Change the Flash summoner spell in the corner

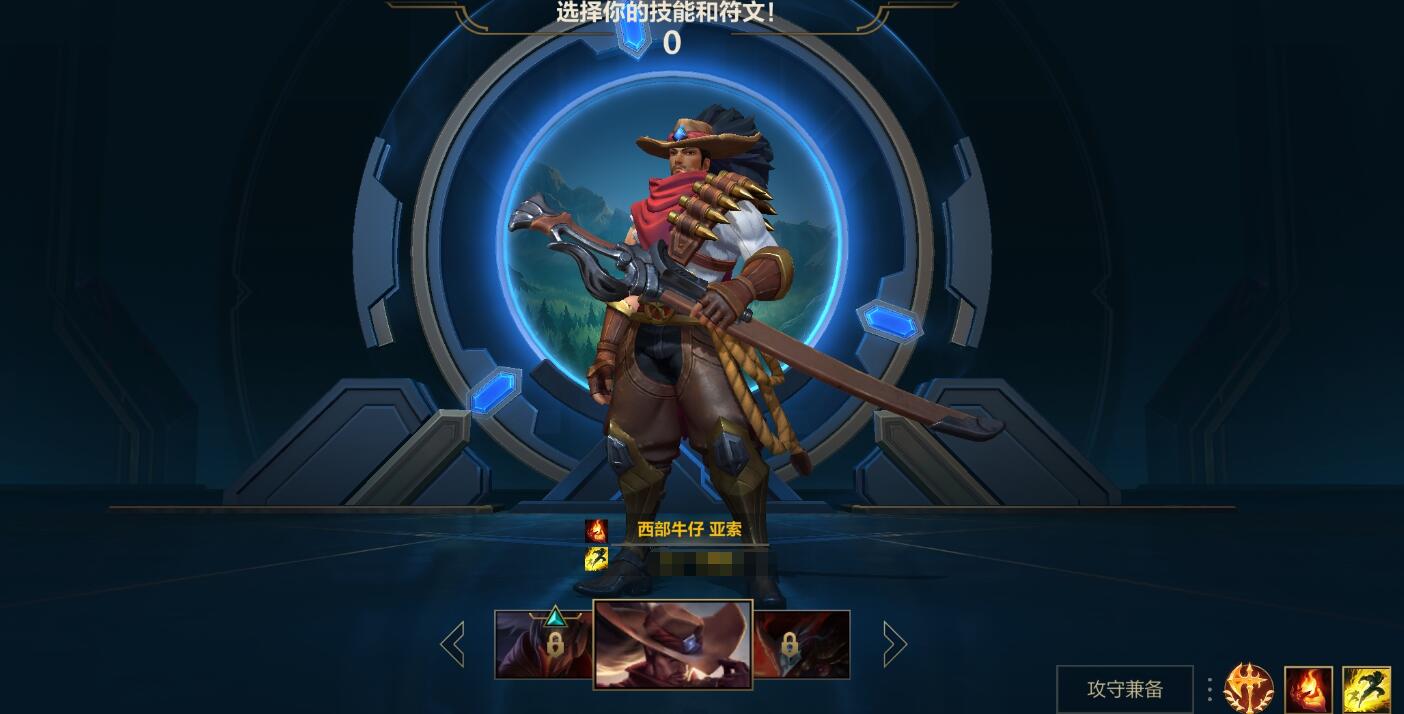coord(1366,690)
